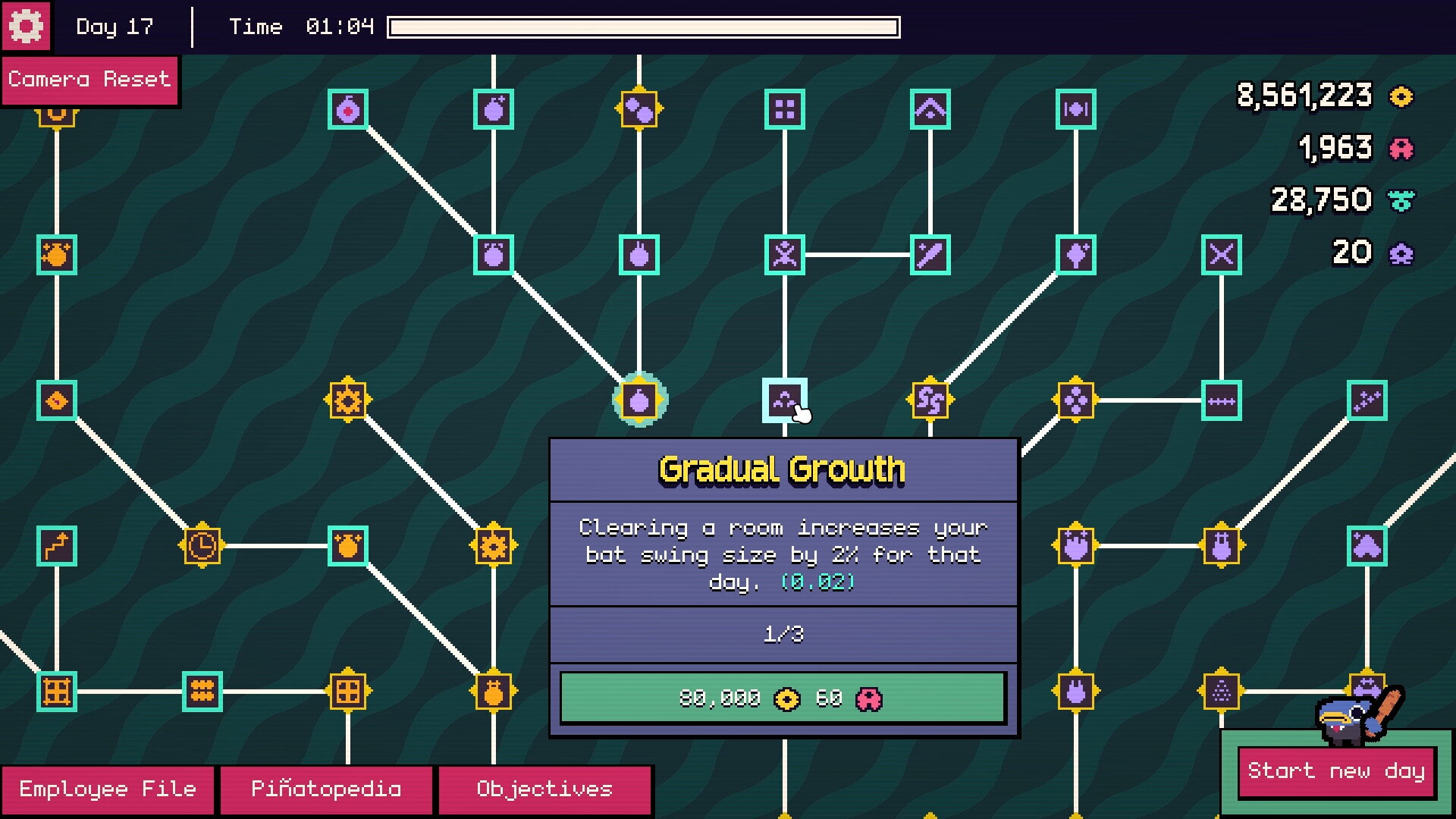This screenshot has height=819, width=1456.
Task: Select the clock skill node
Action: click(202, 545)
